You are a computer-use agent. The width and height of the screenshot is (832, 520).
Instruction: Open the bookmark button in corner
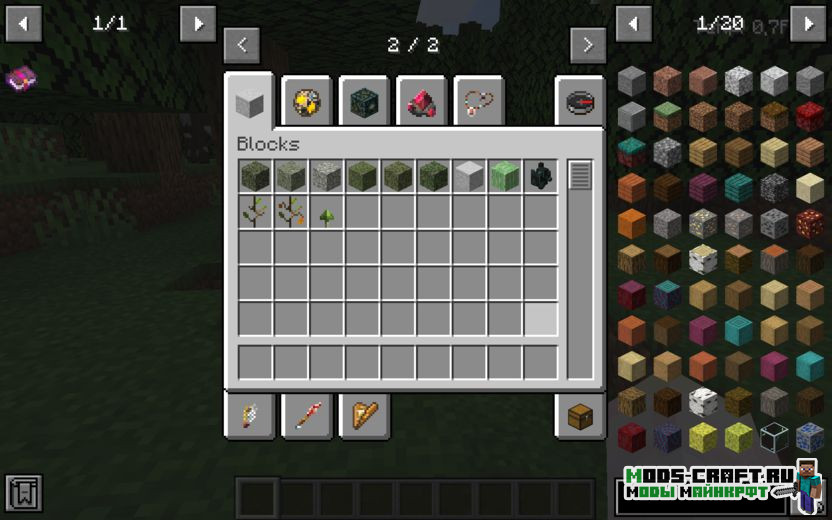click(x=24, y=492)
